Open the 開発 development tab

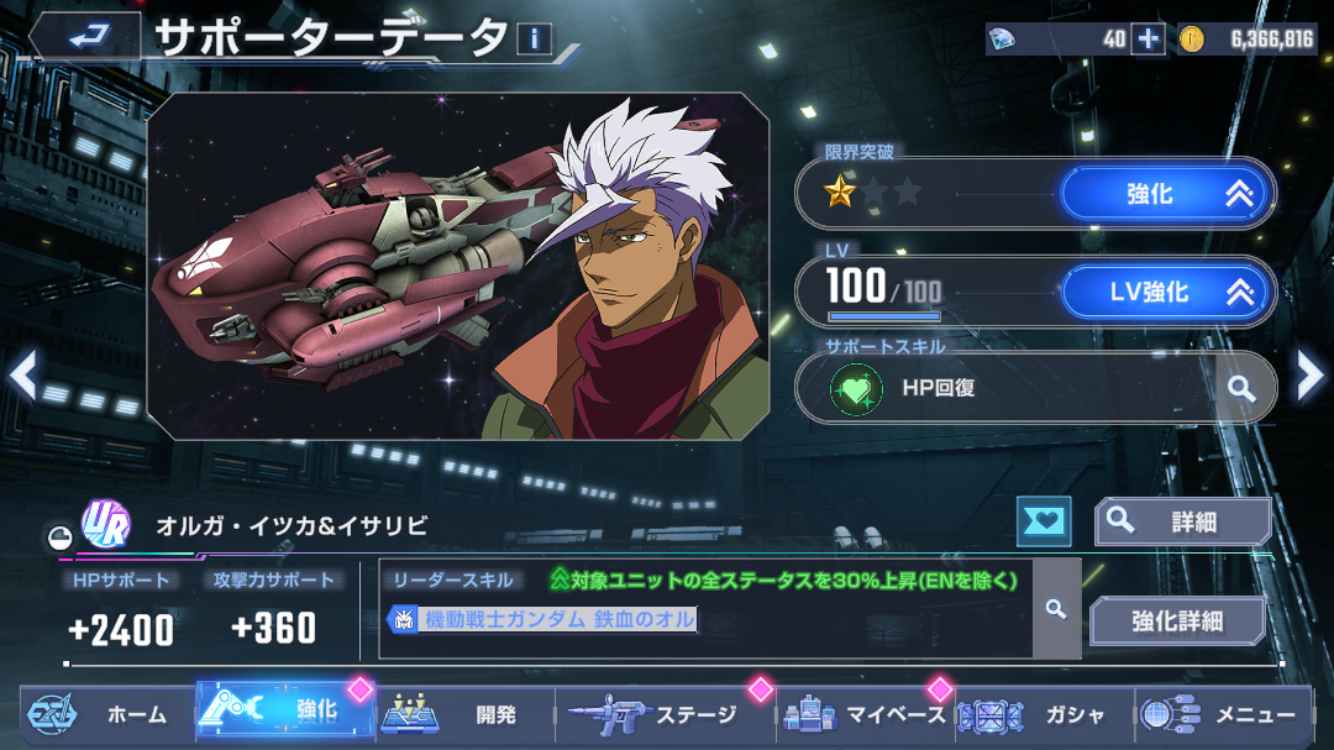(465, 714)
